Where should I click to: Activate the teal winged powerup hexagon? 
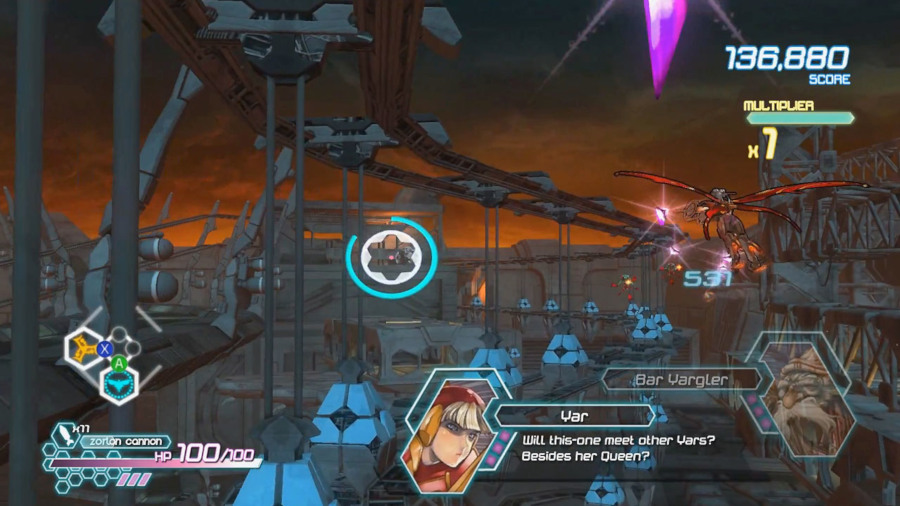click(x=119, y=382)
